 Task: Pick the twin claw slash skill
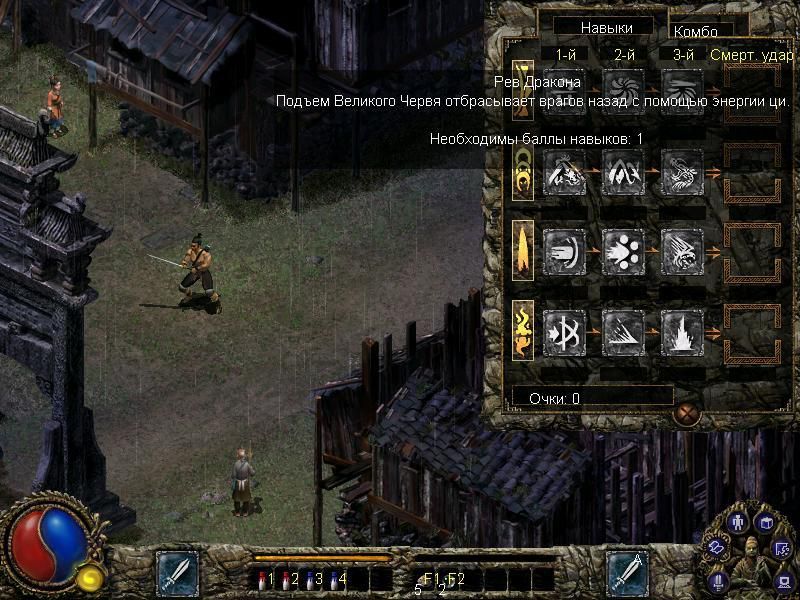pyautogui.click(x=623, y=177)
